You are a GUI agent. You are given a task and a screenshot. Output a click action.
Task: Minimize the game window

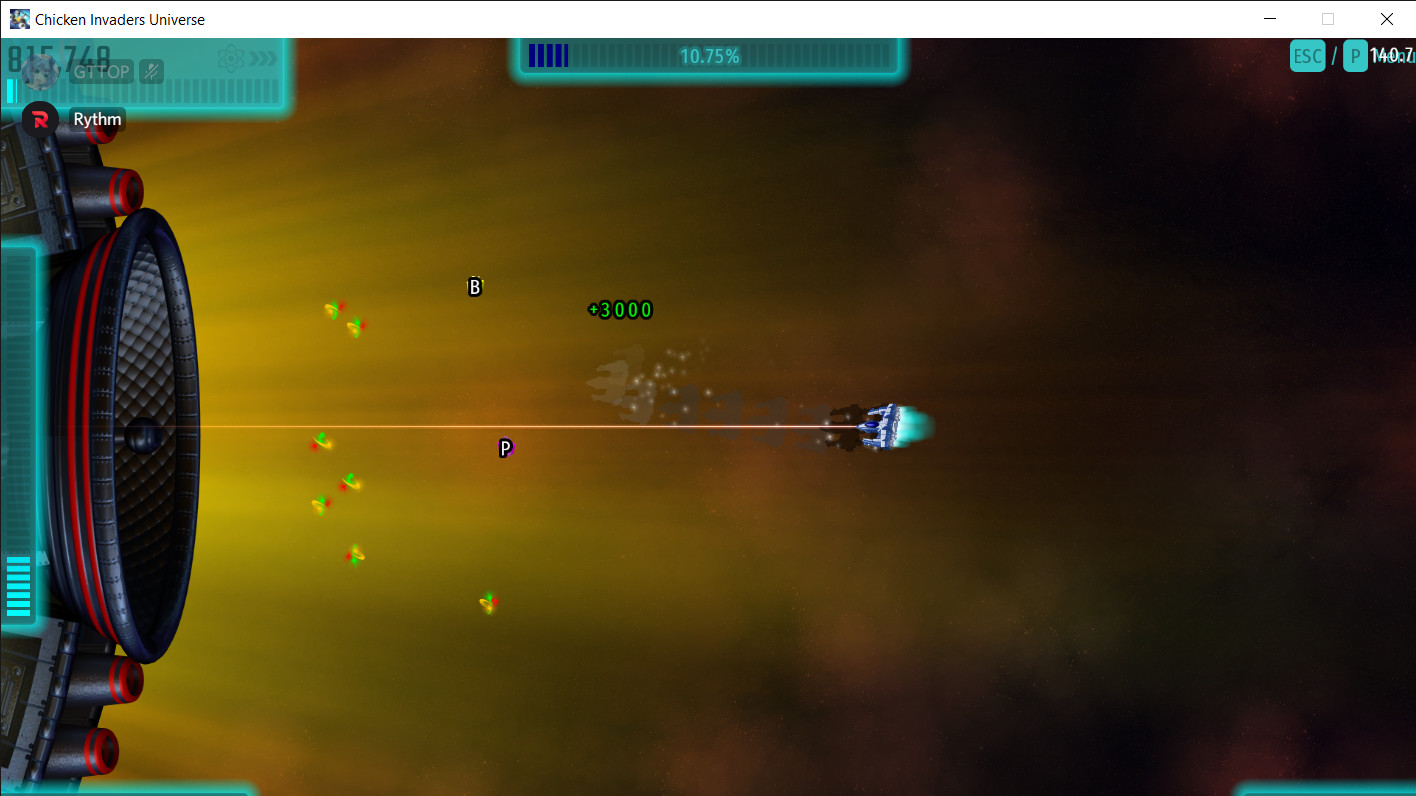(1270, 19)
